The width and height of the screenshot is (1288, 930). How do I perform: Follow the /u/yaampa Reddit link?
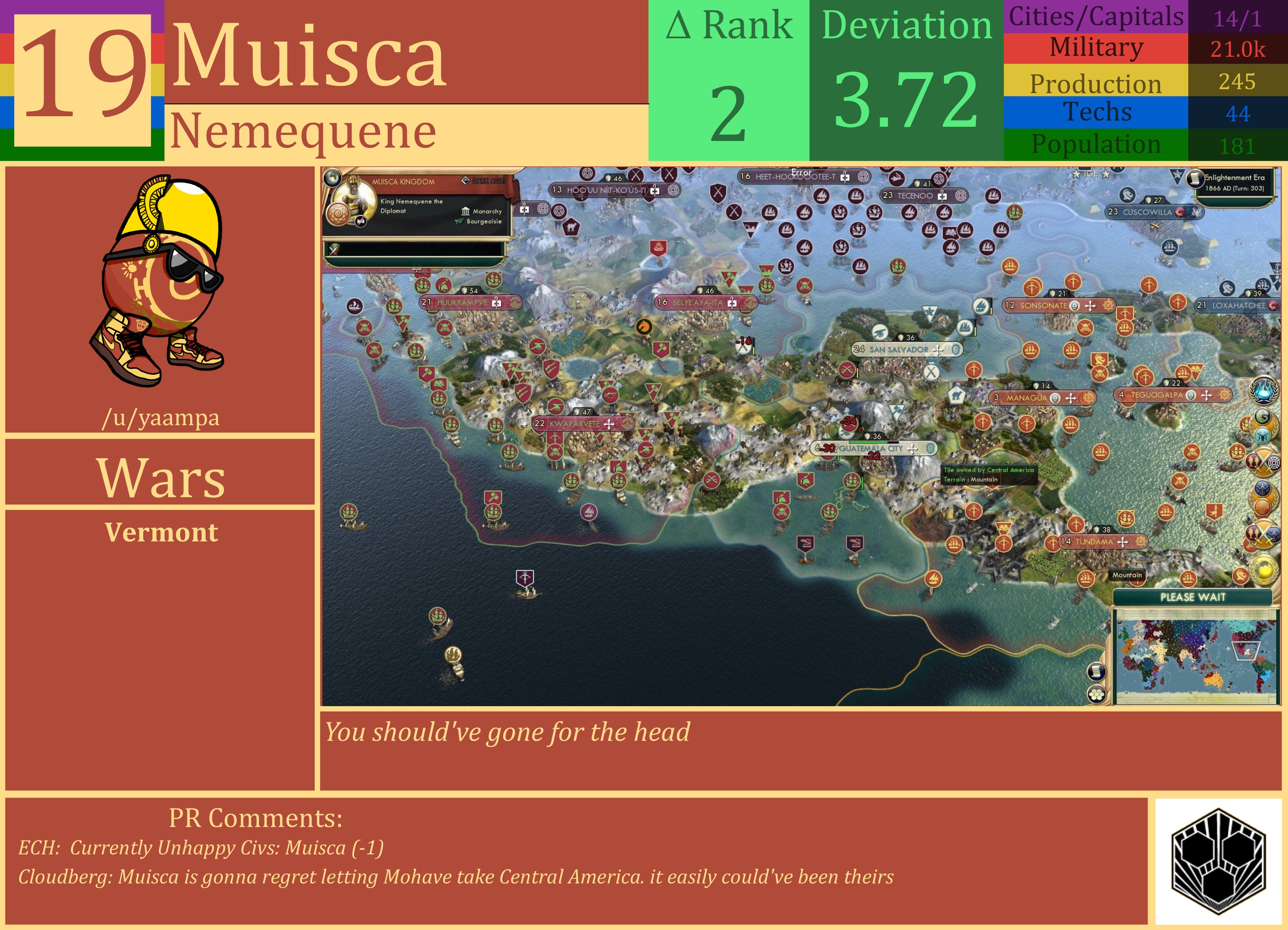[161, 418]
